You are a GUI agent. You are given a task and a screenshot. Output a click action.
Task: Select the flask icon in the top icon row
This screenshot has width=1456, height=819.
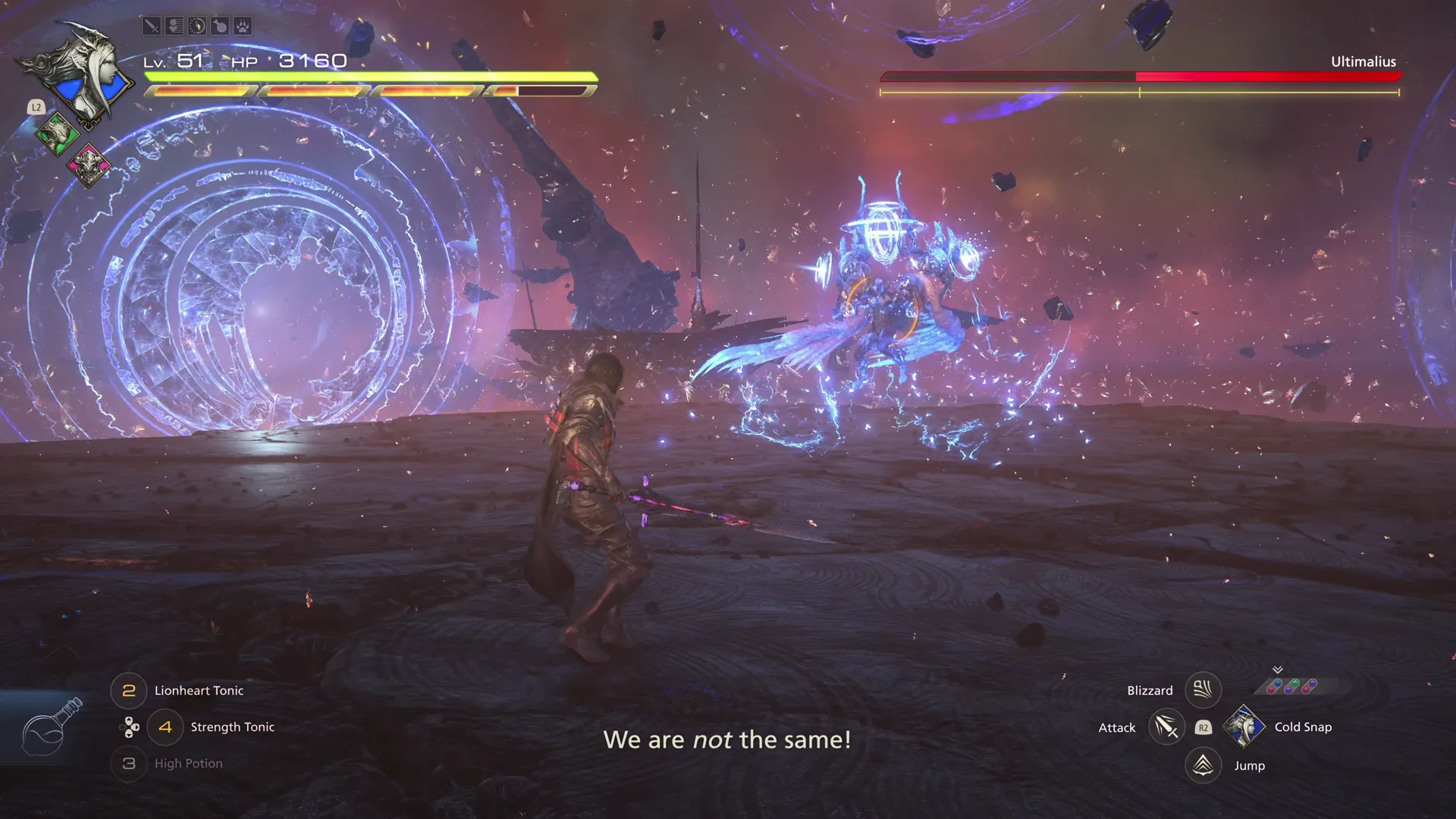click(219, 26)
